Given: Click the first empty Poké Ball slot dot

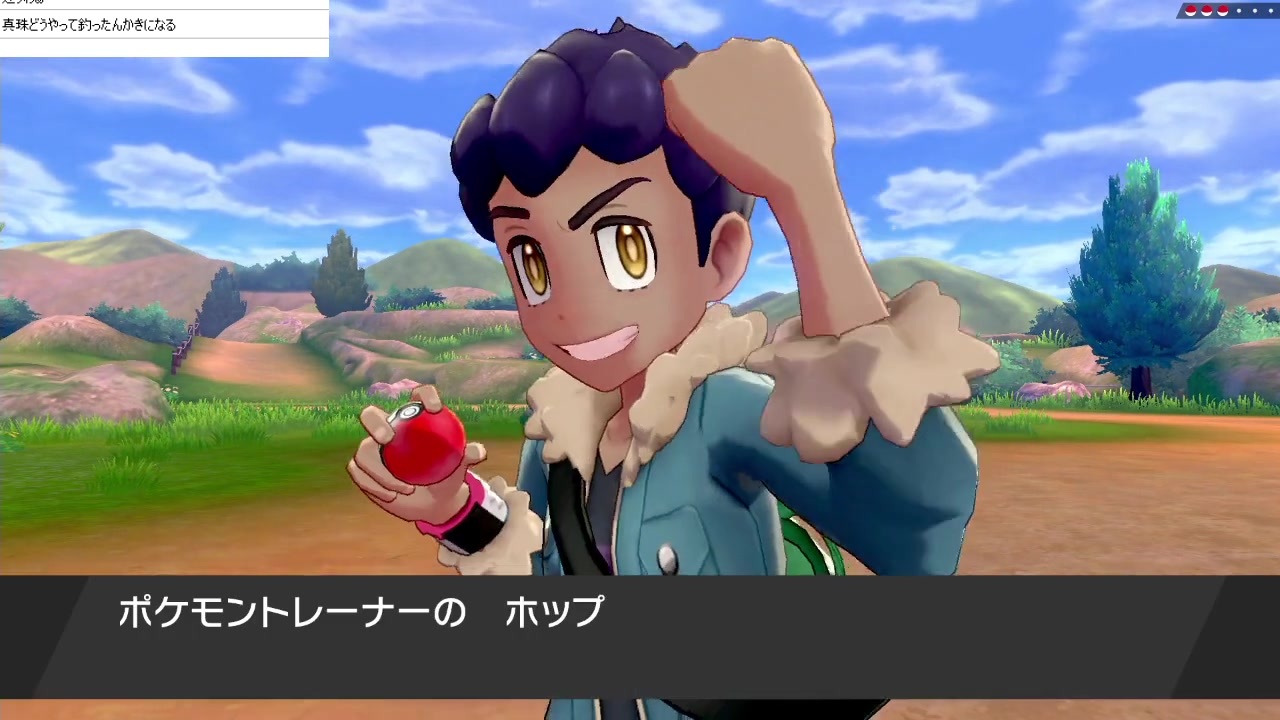Looking at the screenshot, I should click(x=1239, y=10).
